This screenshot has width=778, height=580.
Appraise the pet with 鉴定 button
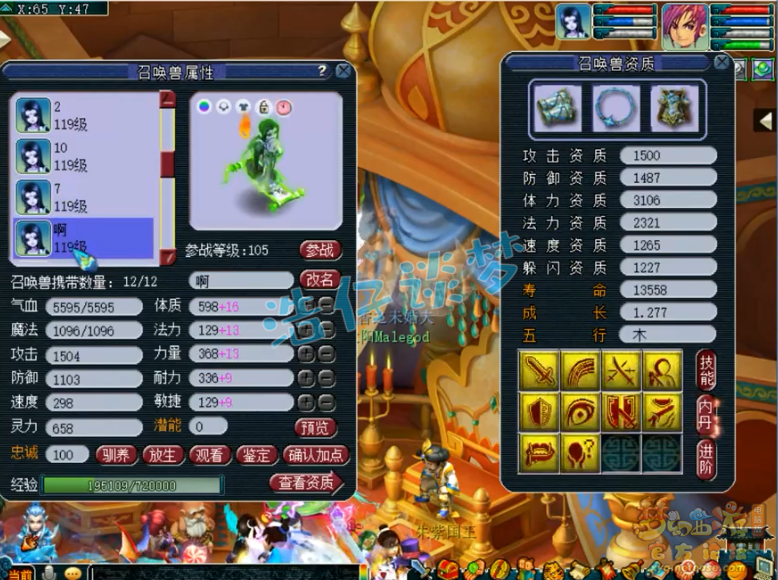(256, 455)
